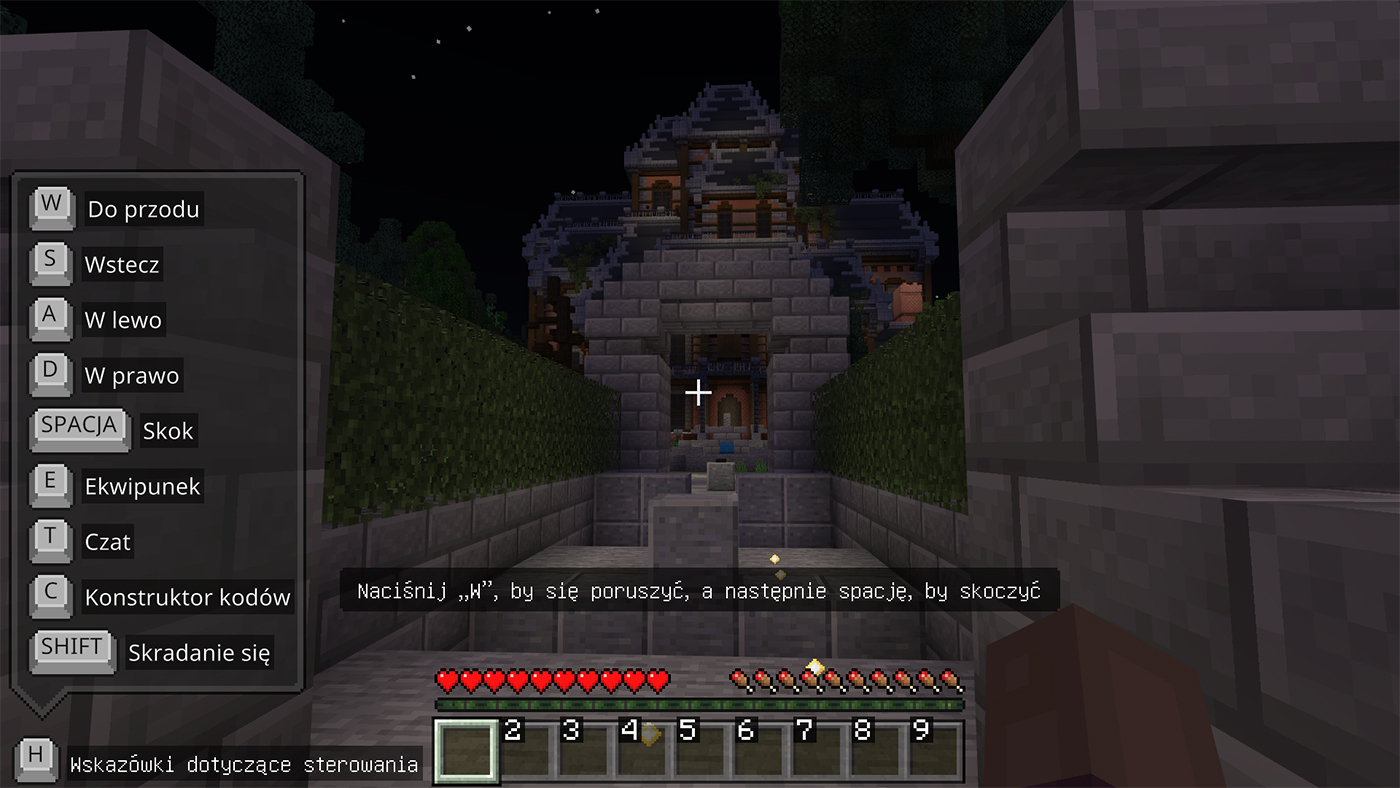Click the H key icon for control hints
Image resolution: width=1400 pixels, height=788 pixels.
click(x=37, y=758)
